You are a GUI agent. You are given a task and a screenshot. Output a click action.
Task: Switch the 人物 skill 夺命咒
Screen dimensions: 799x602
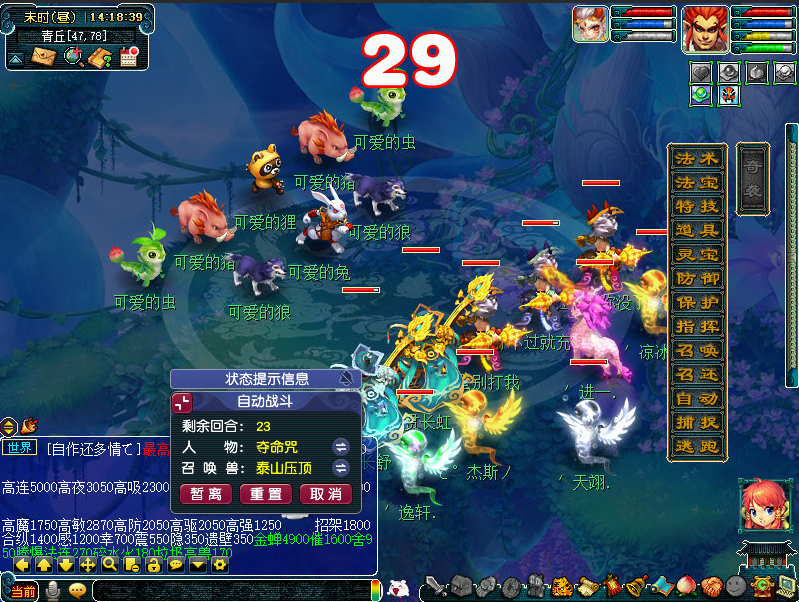(340, 447)
